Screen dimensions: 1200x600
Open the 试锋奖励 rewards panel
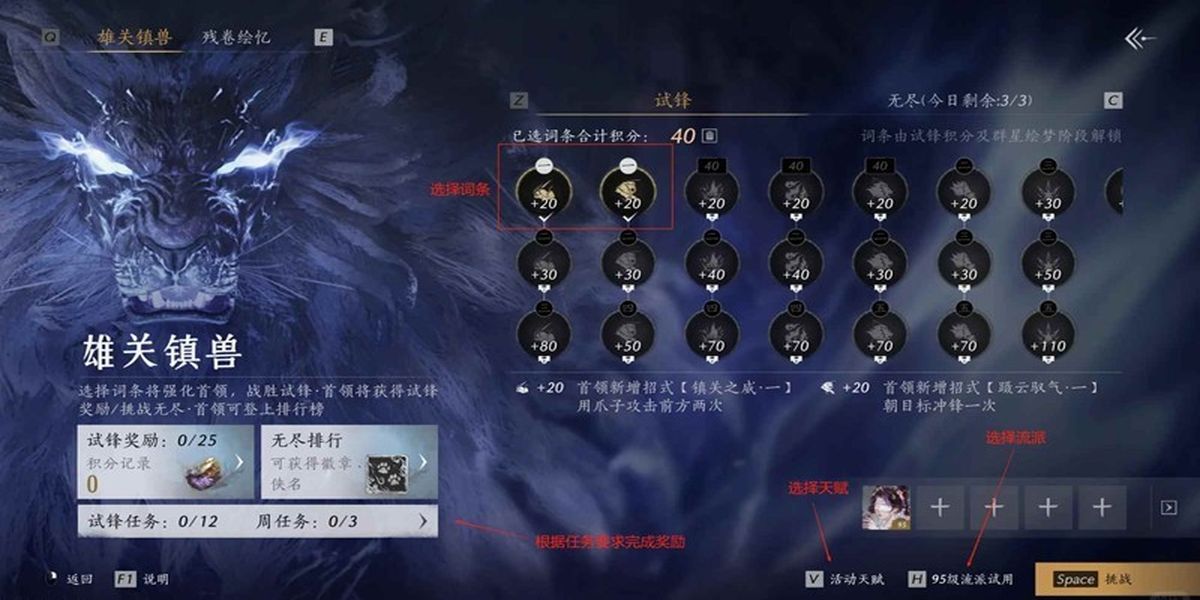pos(165,462)
